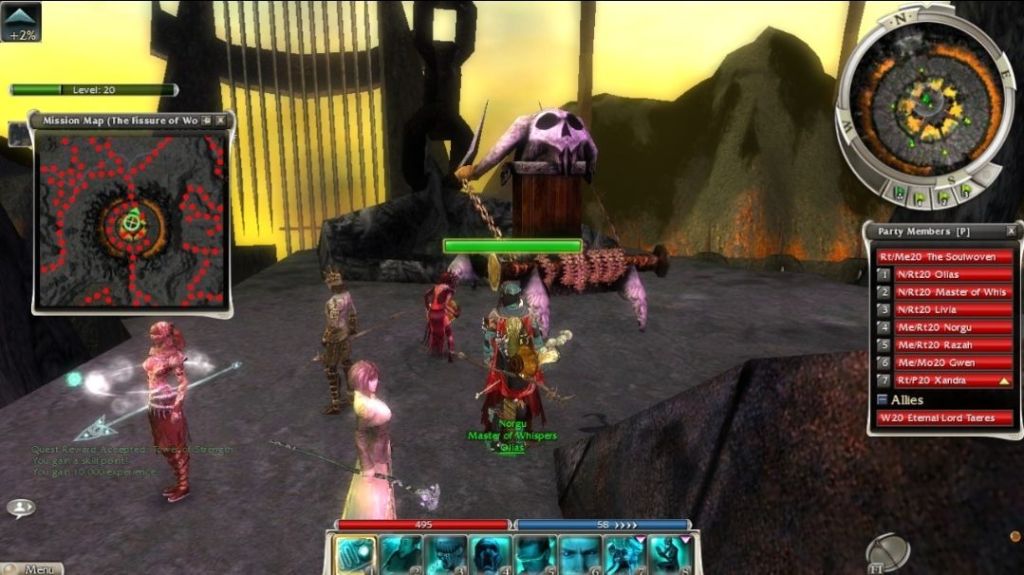
Task: Open the chat speech bubble icon
Action: click(21, 508)
